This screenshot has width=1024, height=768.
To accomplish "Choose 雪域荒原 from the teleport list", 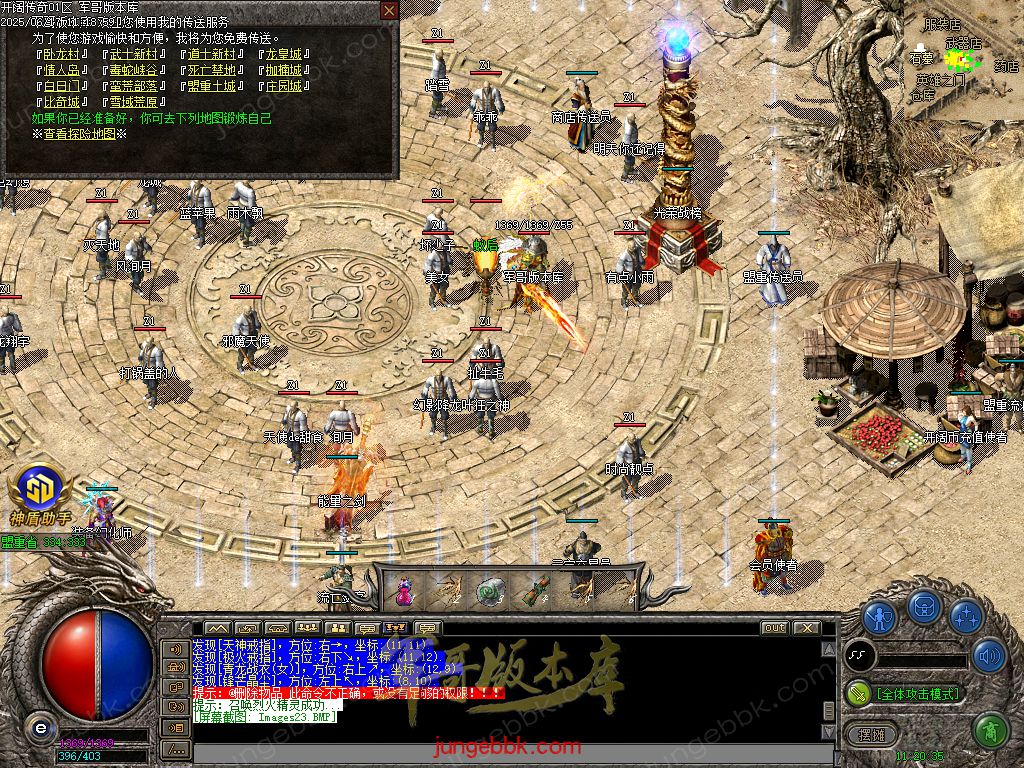I will click(x=134, y=102).
